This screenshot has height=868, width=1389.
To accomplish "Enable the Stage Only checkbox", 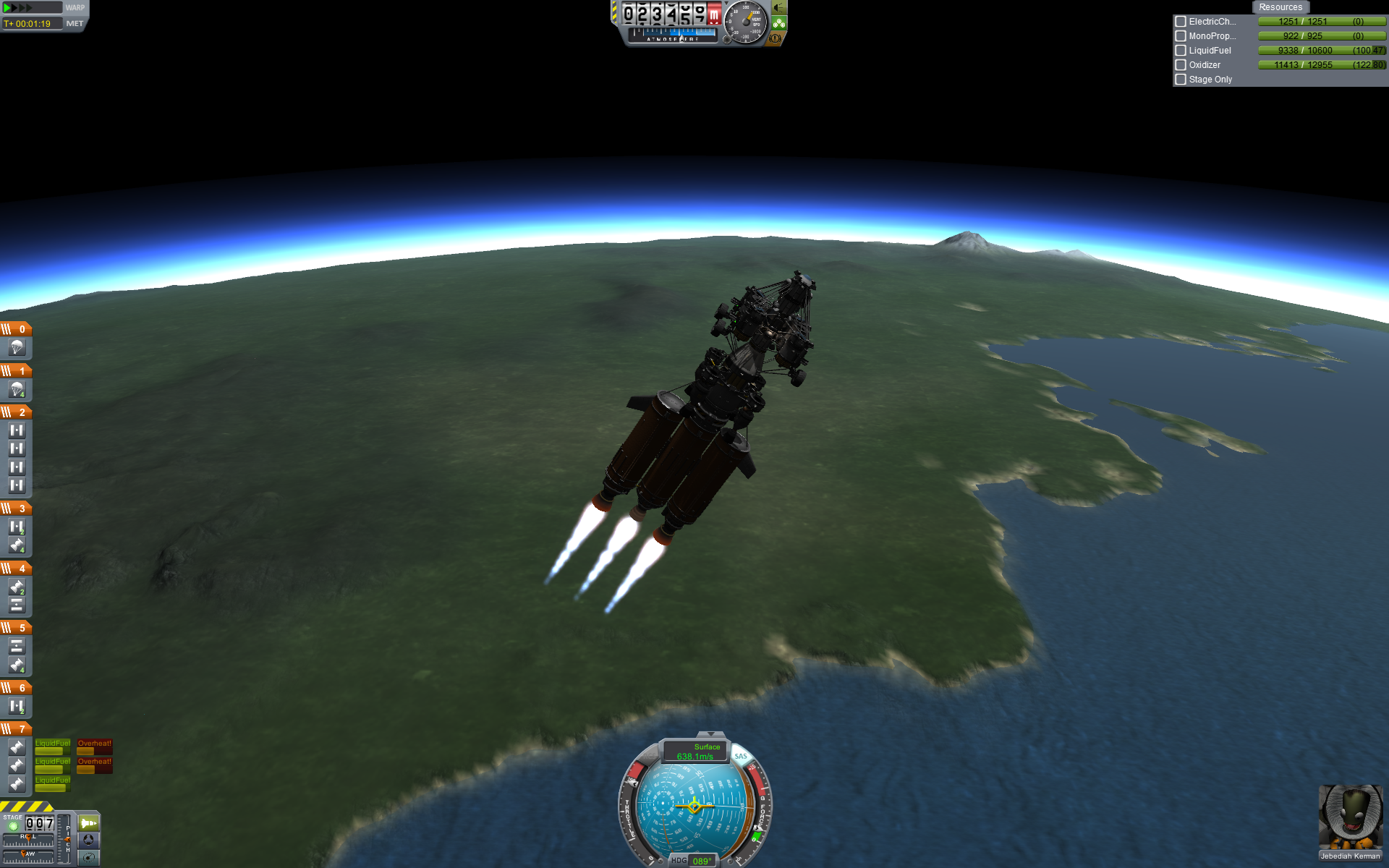I will pyautogui.click(x=1181, y=80).
